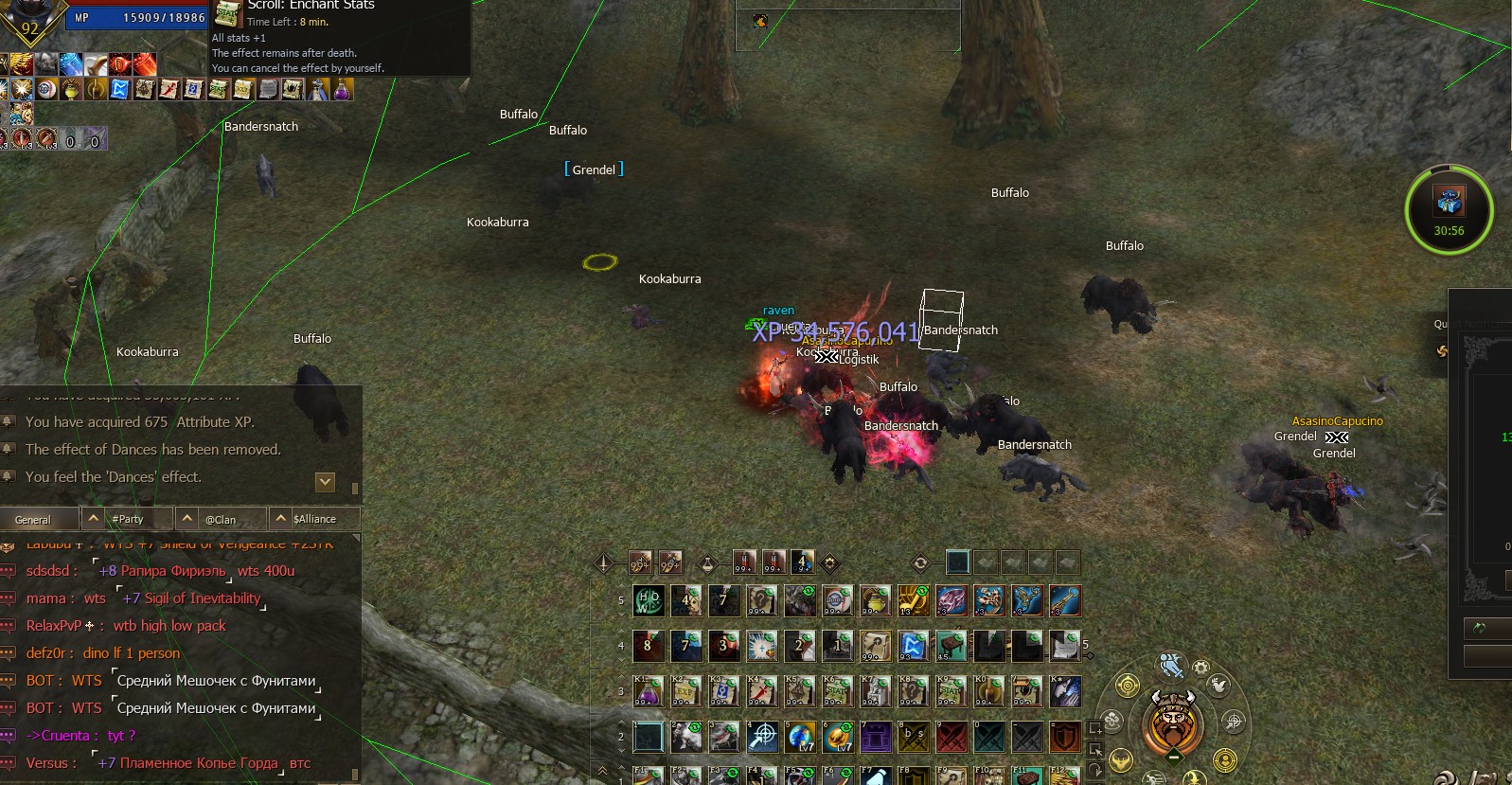Use the blue globe Lv7 skill
This screenshot has width=1512, height=785.
[800, 737]
